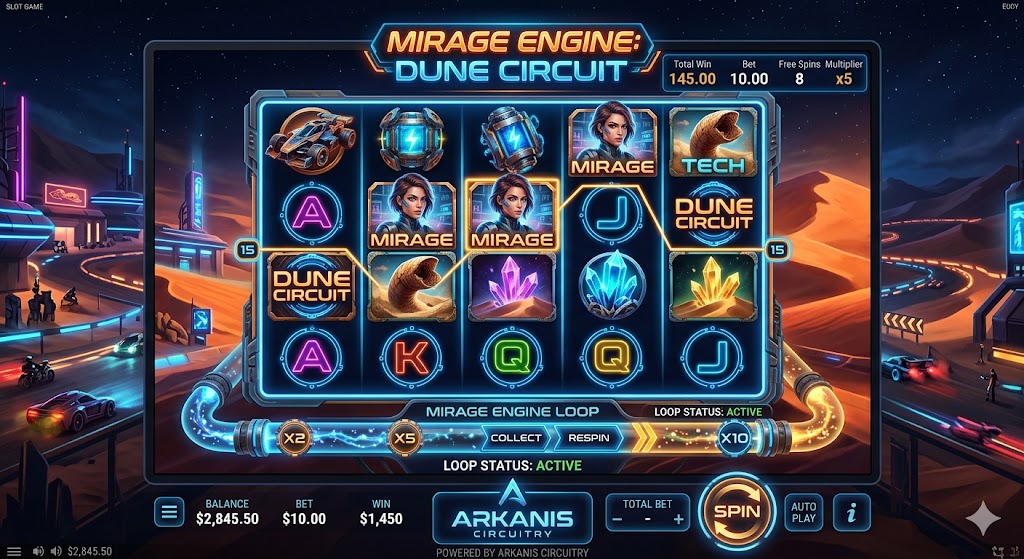Choose Respin in the Mirage Engine Loop

tap(589, 438)
